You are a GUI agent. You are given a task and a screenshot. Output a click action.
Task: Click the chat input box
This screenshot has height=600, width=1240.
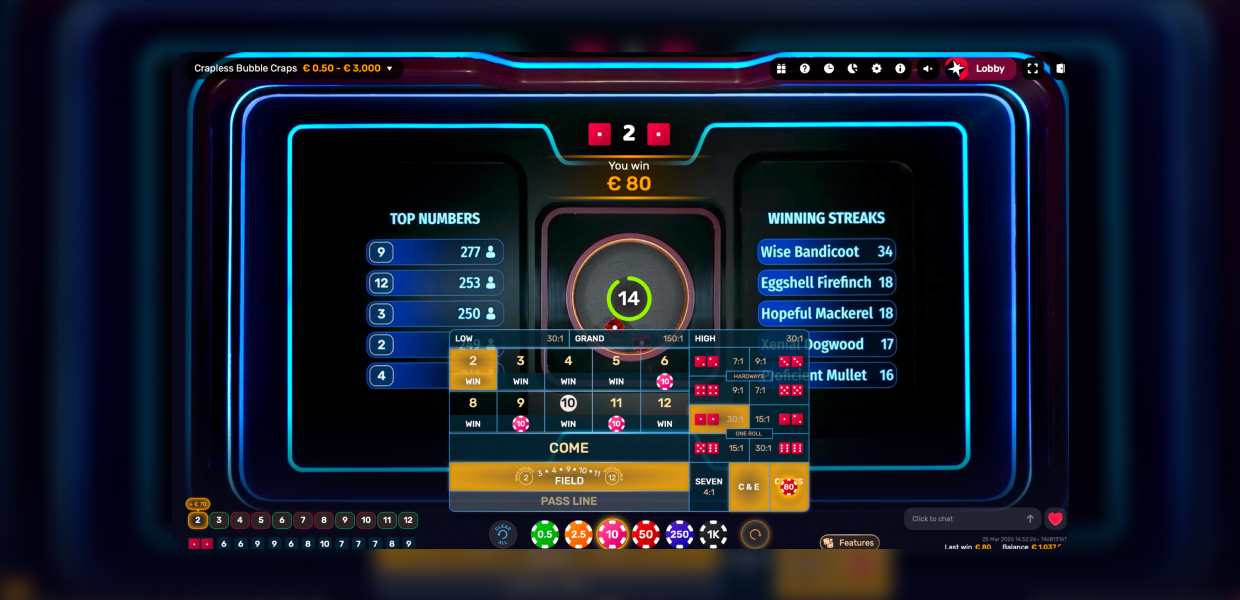point(965,519)
